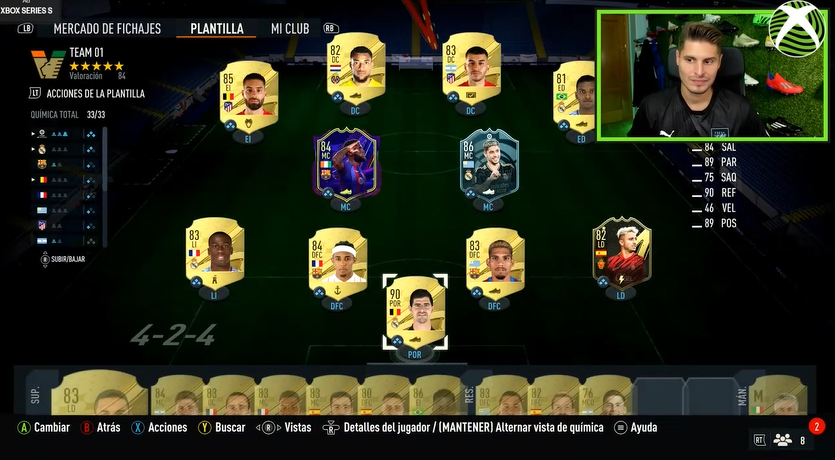Switch to the Mercado de Fichajes tab
835x460 pixels.
coord(108,28)
